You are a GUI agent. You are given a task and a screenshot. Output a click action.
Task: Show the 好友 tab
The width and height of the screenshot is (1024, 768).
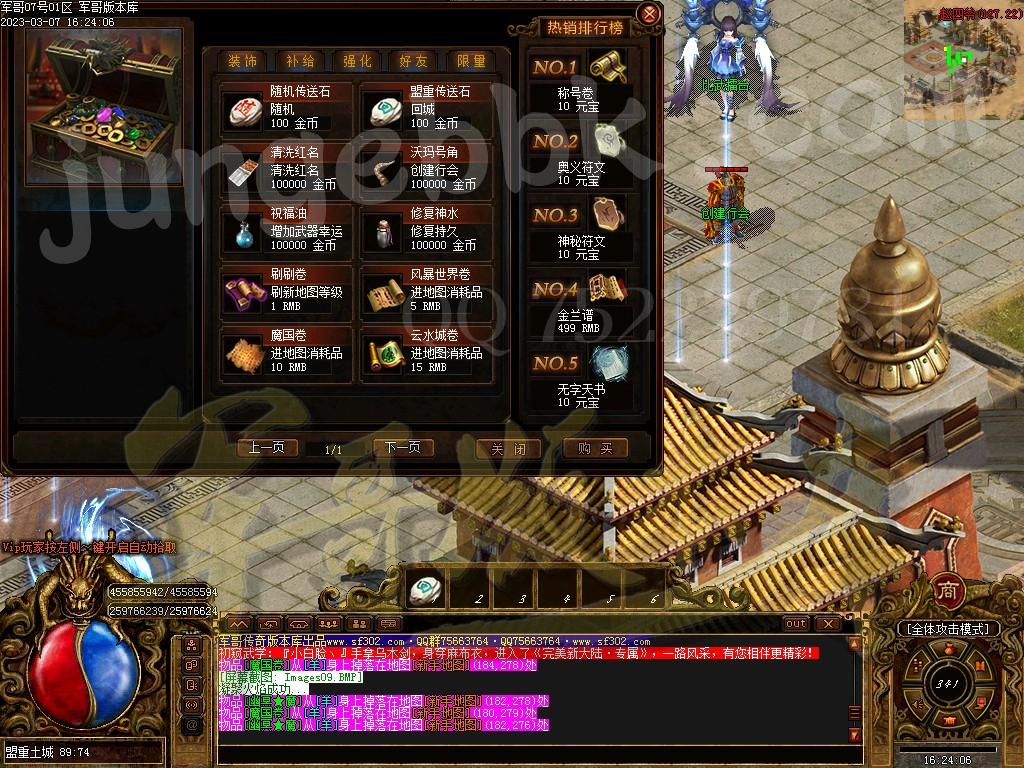coord(414,61)
